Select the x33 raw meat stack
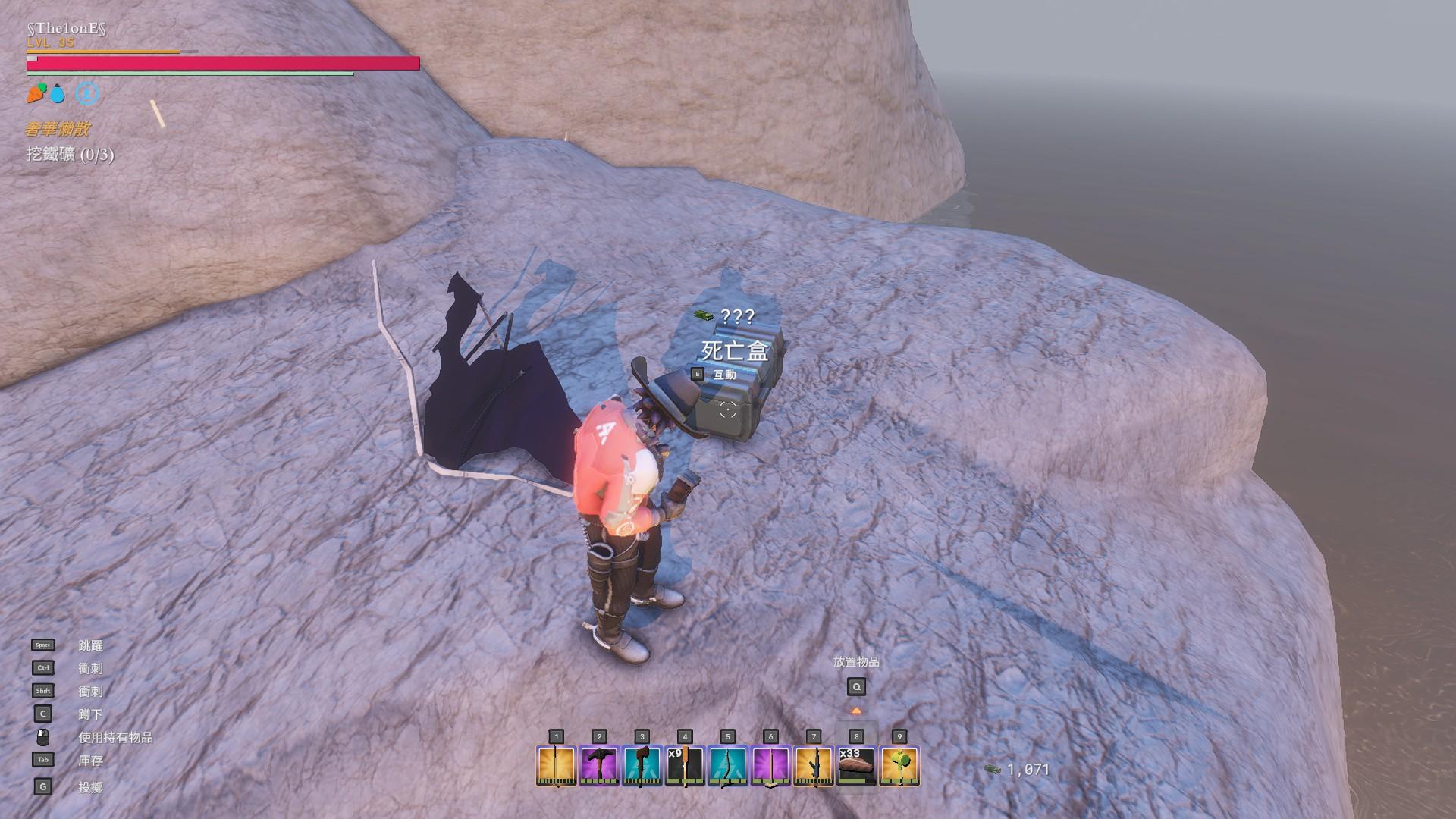The image size is (1456, 819). 856,765
